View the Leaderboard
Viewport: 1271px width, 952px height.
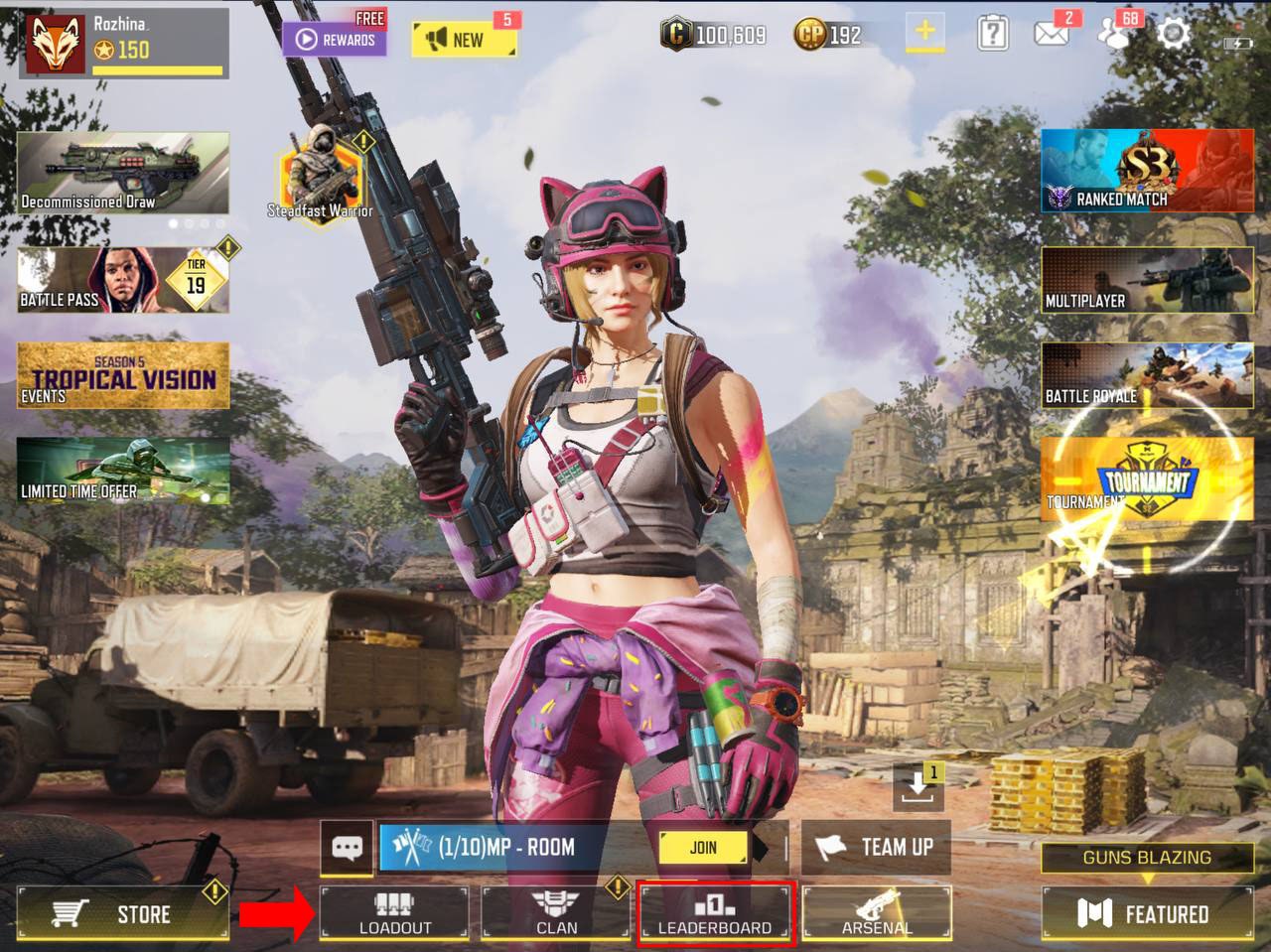pyautogui.click(x=715, y=913)
